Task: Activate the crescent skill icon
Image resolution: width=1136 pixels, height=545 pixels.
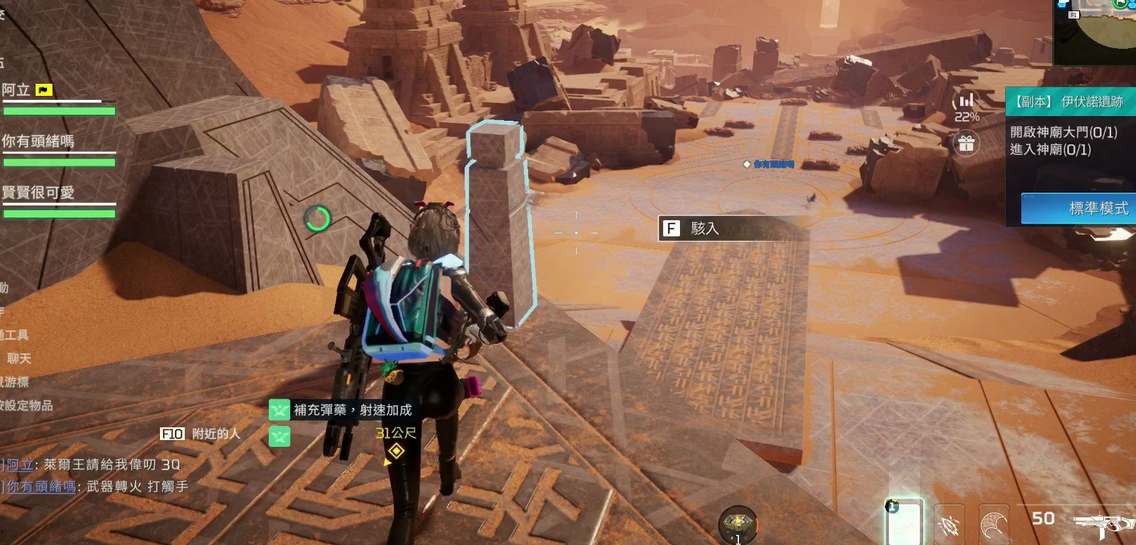Action: [x=996, y=523]
